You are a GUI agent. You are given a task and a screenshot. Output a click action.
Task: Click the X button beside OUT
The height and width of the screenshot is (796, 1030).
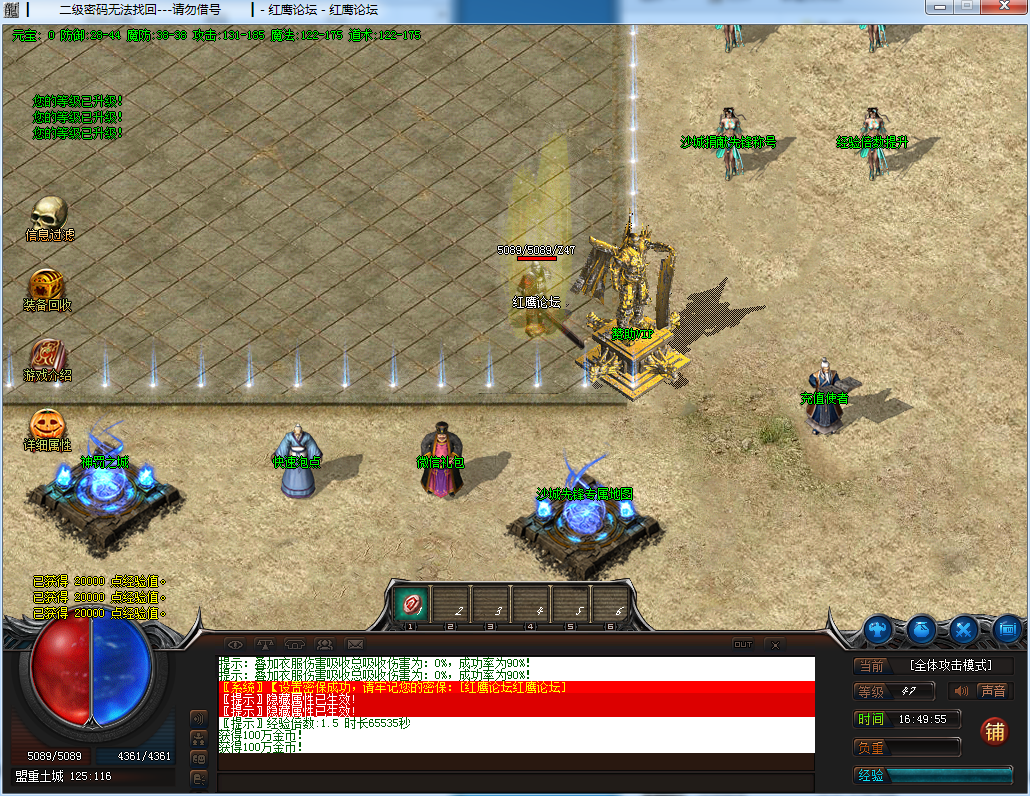tap(777, 644)
